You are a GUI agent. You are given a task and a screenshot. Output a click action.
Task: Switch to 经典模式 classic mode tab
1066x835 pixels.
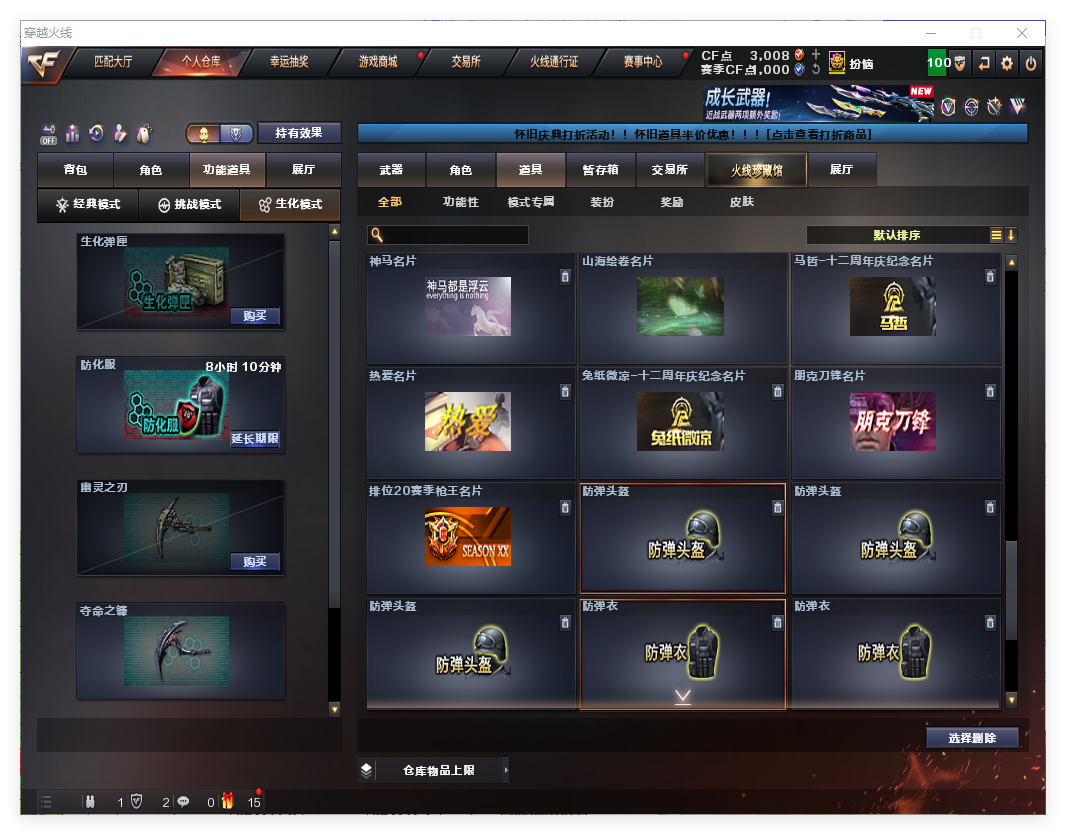[88, 204]
